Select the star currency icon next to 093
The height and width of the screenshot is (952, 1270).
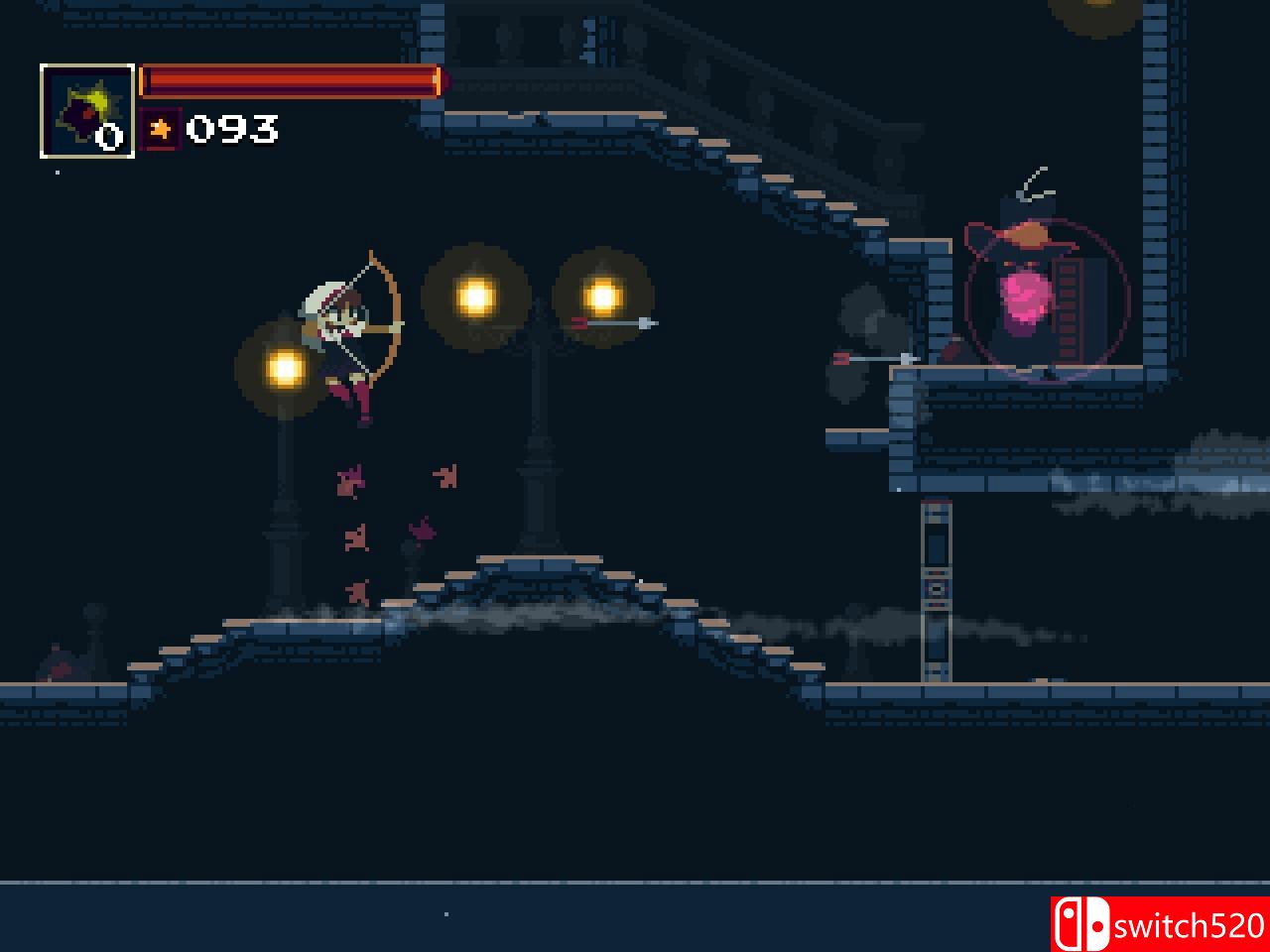(x=161, y=128)
